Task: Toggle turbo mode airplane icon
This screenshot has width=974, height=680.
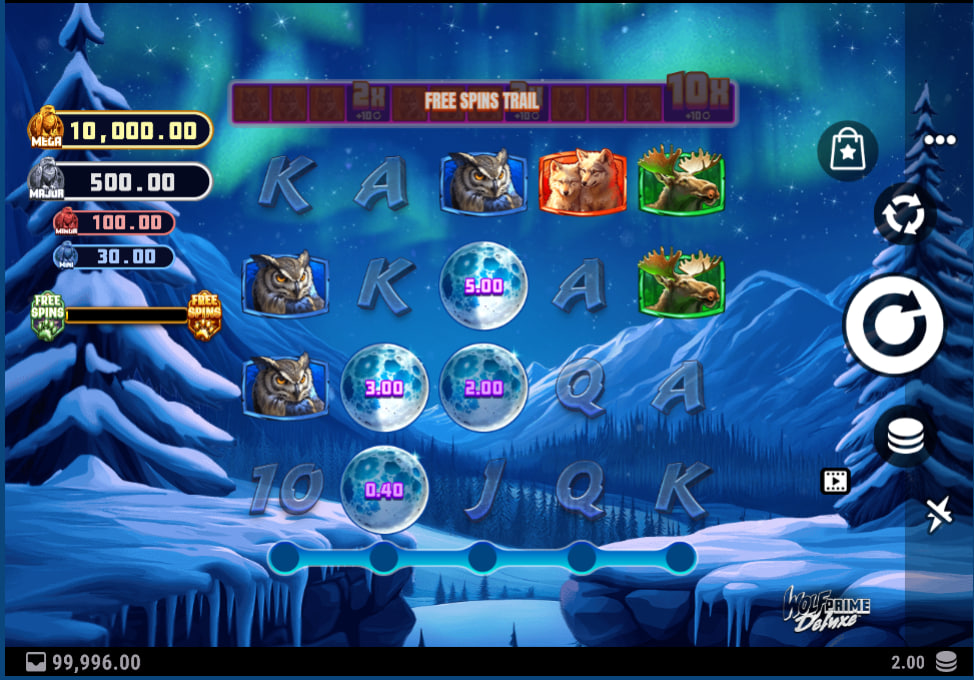Action: pyautogui.click(x=939, y=514)
